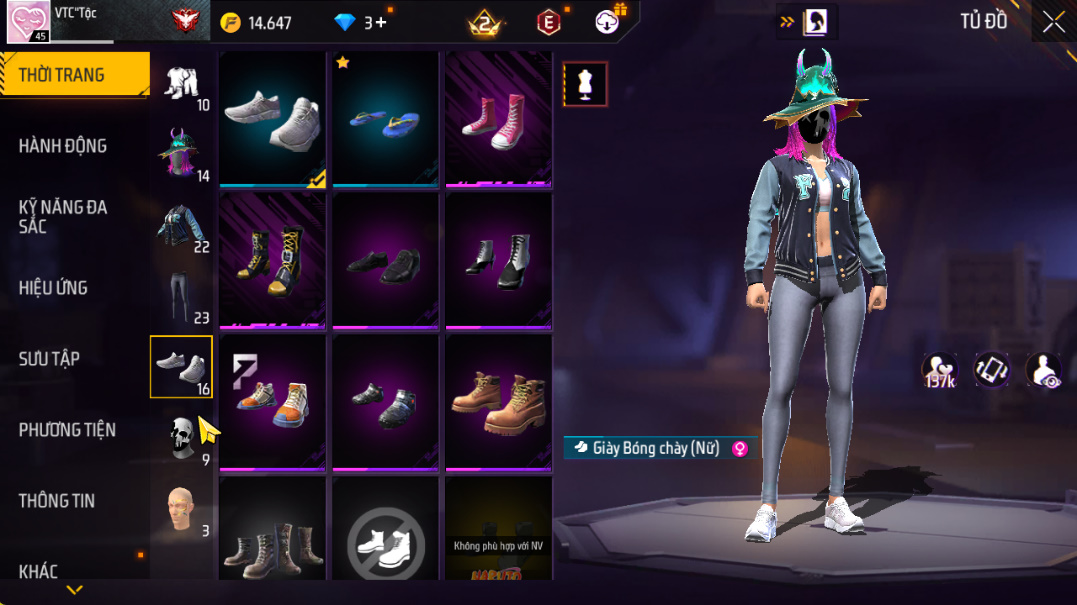Viewport: 1077px width, 605px height.
Task: Switch to the Hành Động tab
Action: click(63, 146)
